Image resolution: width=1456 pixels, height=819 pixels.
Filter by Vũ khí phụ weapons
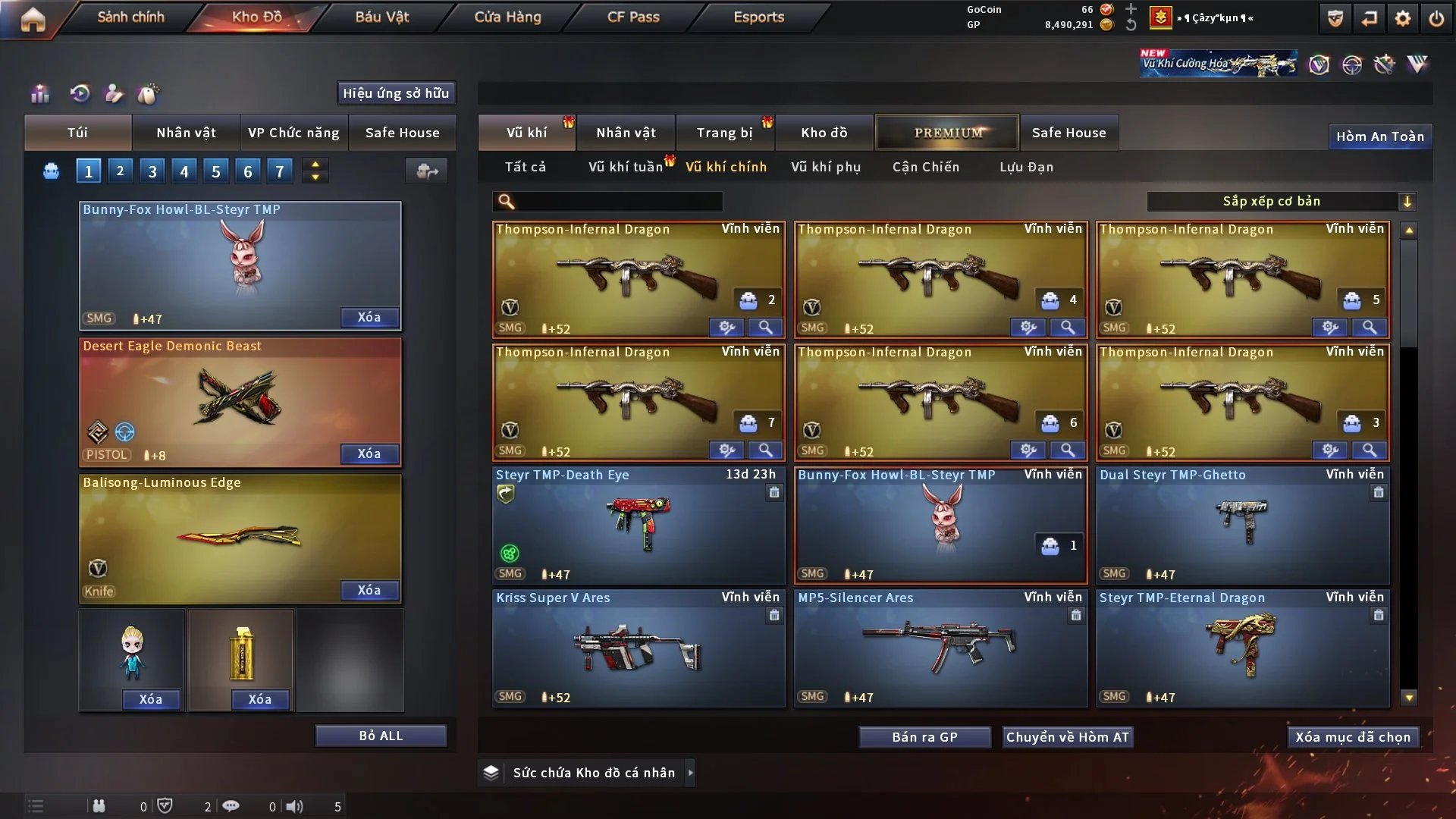coord(826,167)
